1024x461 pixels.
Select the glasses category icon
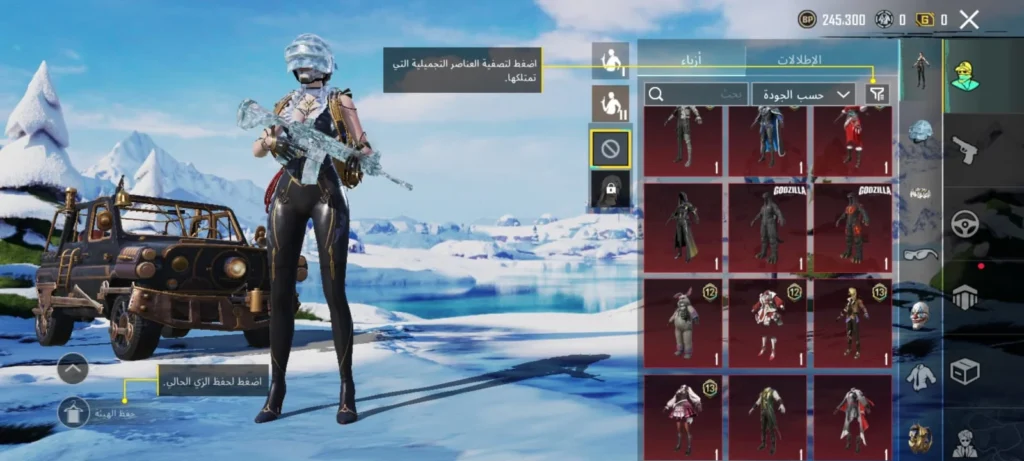(920, 254)
